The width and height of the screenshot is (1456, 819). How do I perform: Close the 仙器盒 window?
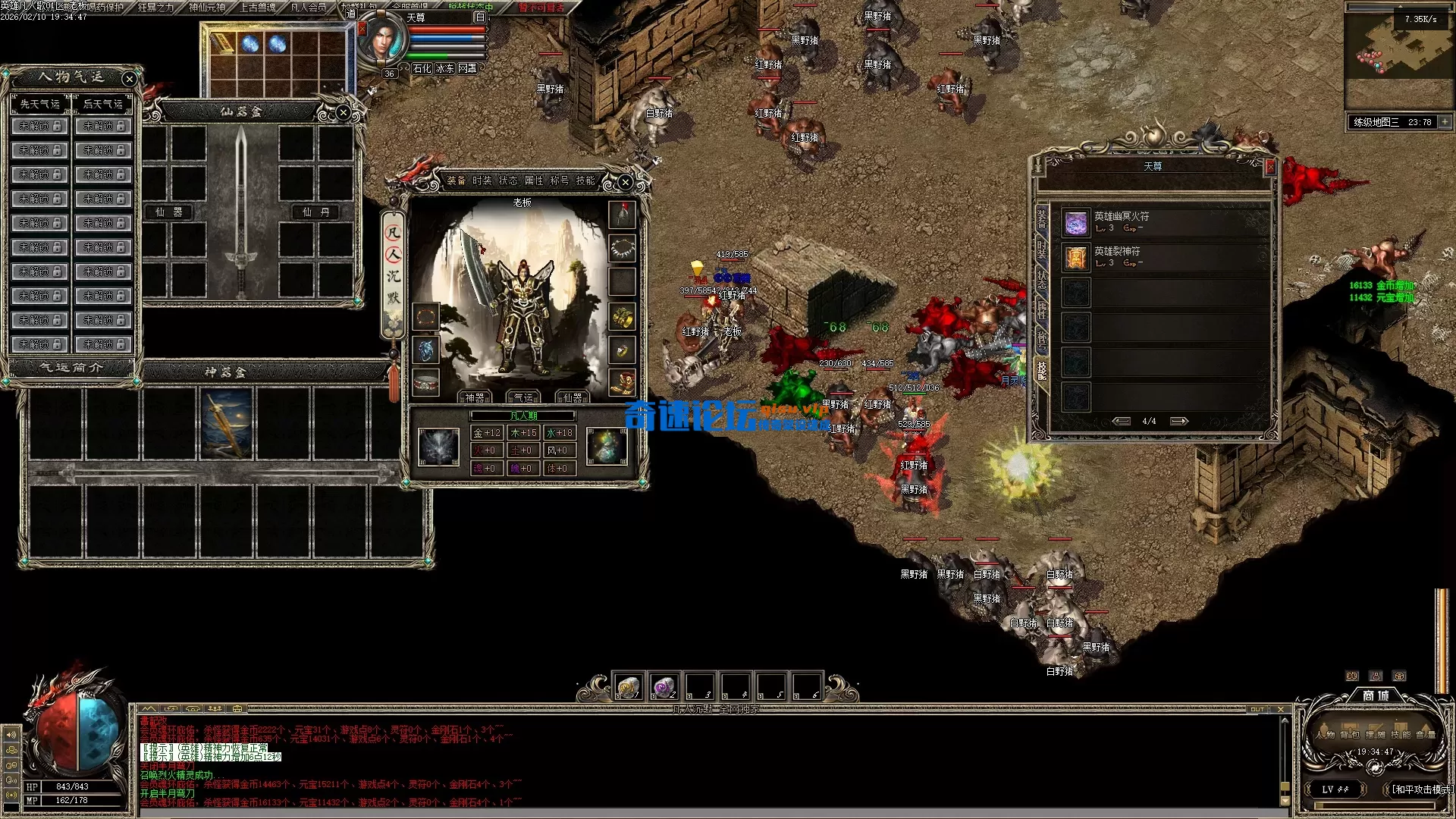(x=344, y=113)
